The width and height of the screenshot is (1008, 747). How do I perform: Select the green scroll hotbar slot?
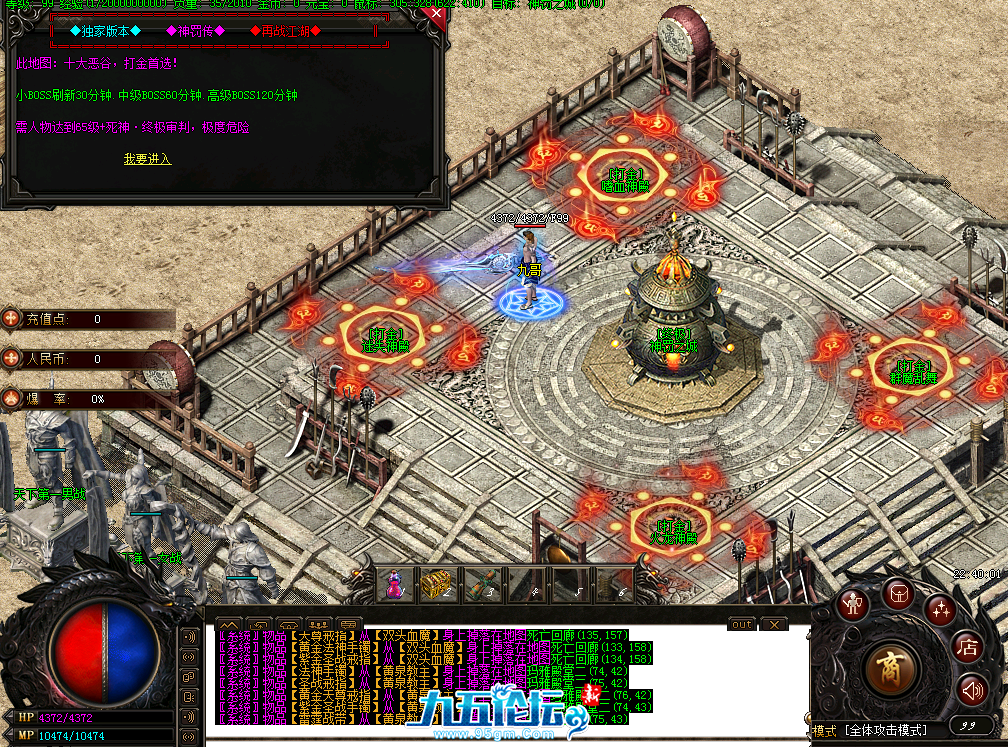tap(481, 584)
